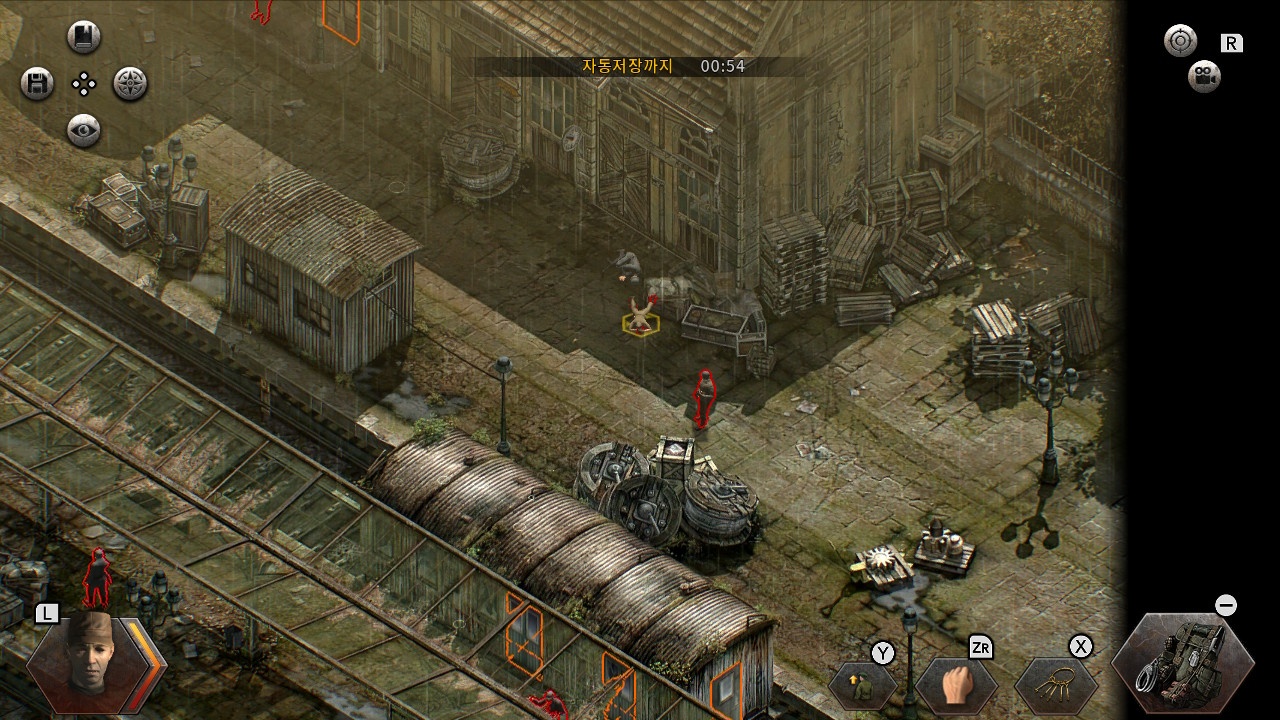
Task: Click the d-pad dots indicator
Action: [x=84, y=84]
